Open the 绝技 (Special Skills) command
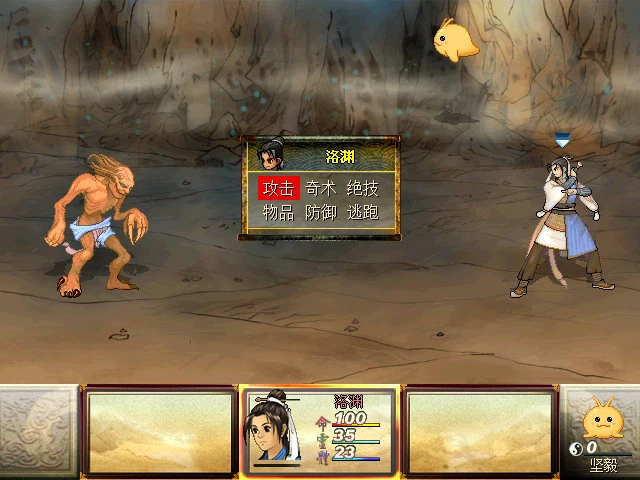The image size is (640, 480). coord(363,188)
